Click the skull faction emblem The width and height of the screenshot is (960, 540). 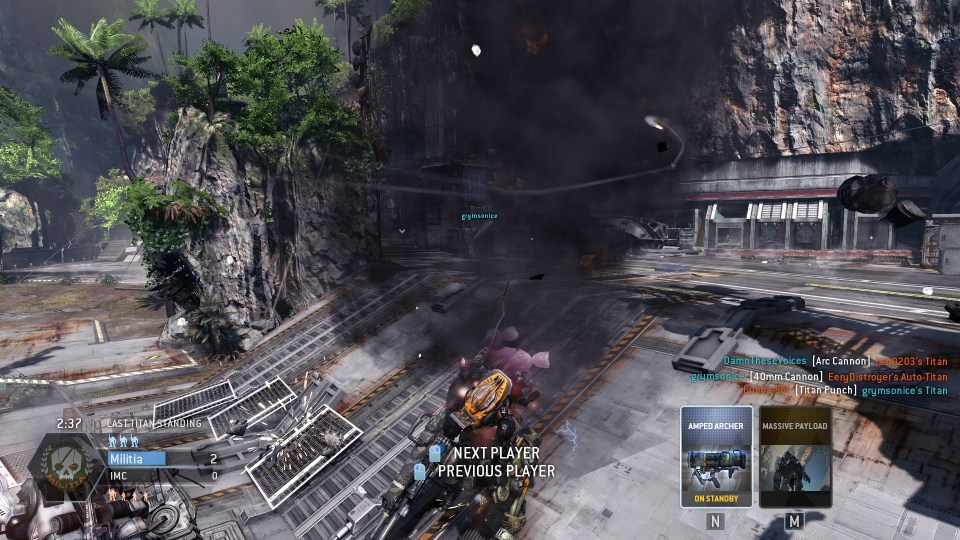(x=66, y=467)
